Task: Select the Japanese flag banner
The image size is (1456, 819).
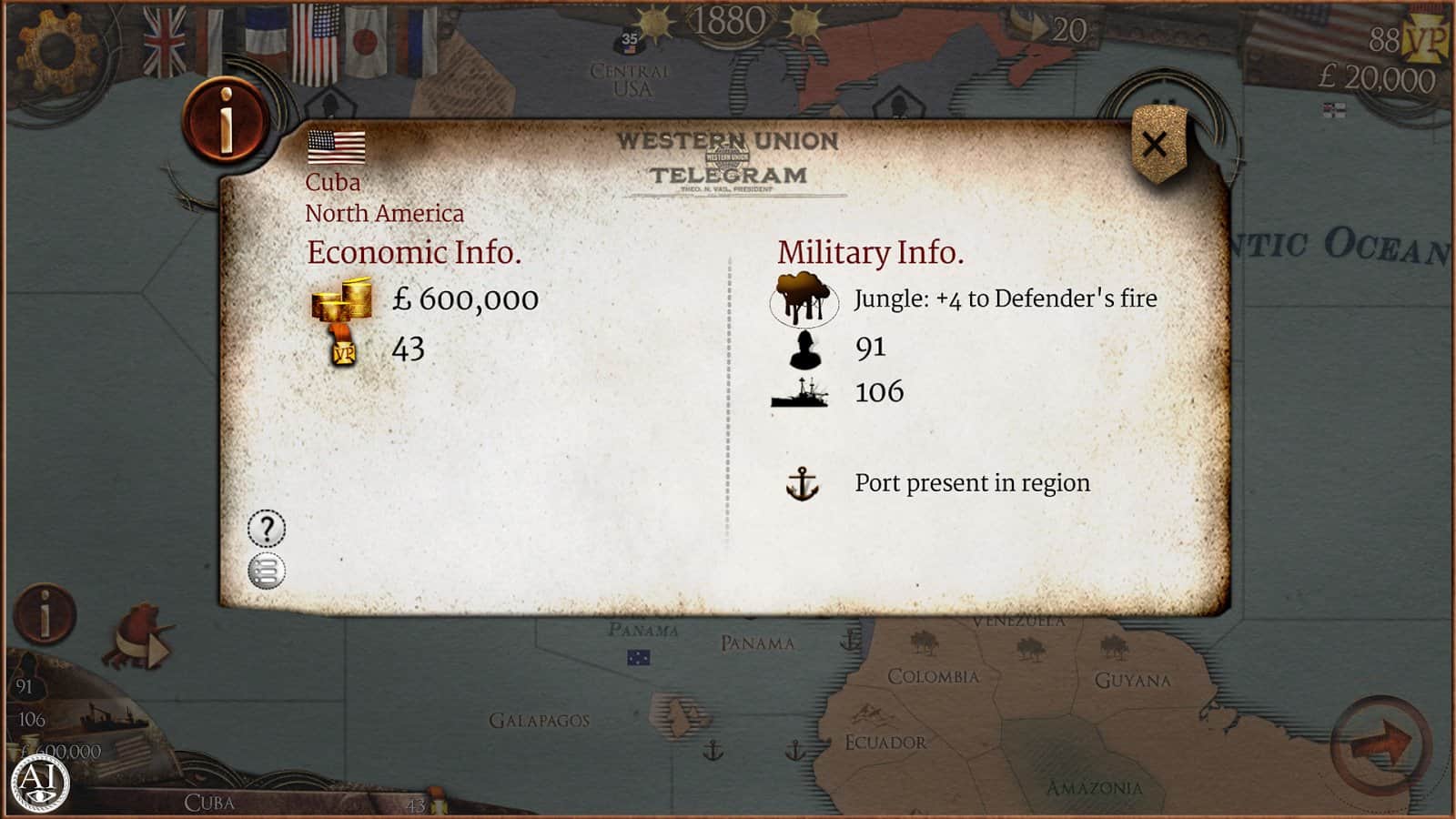Action: pyautogui.click(x=367, y=43)
